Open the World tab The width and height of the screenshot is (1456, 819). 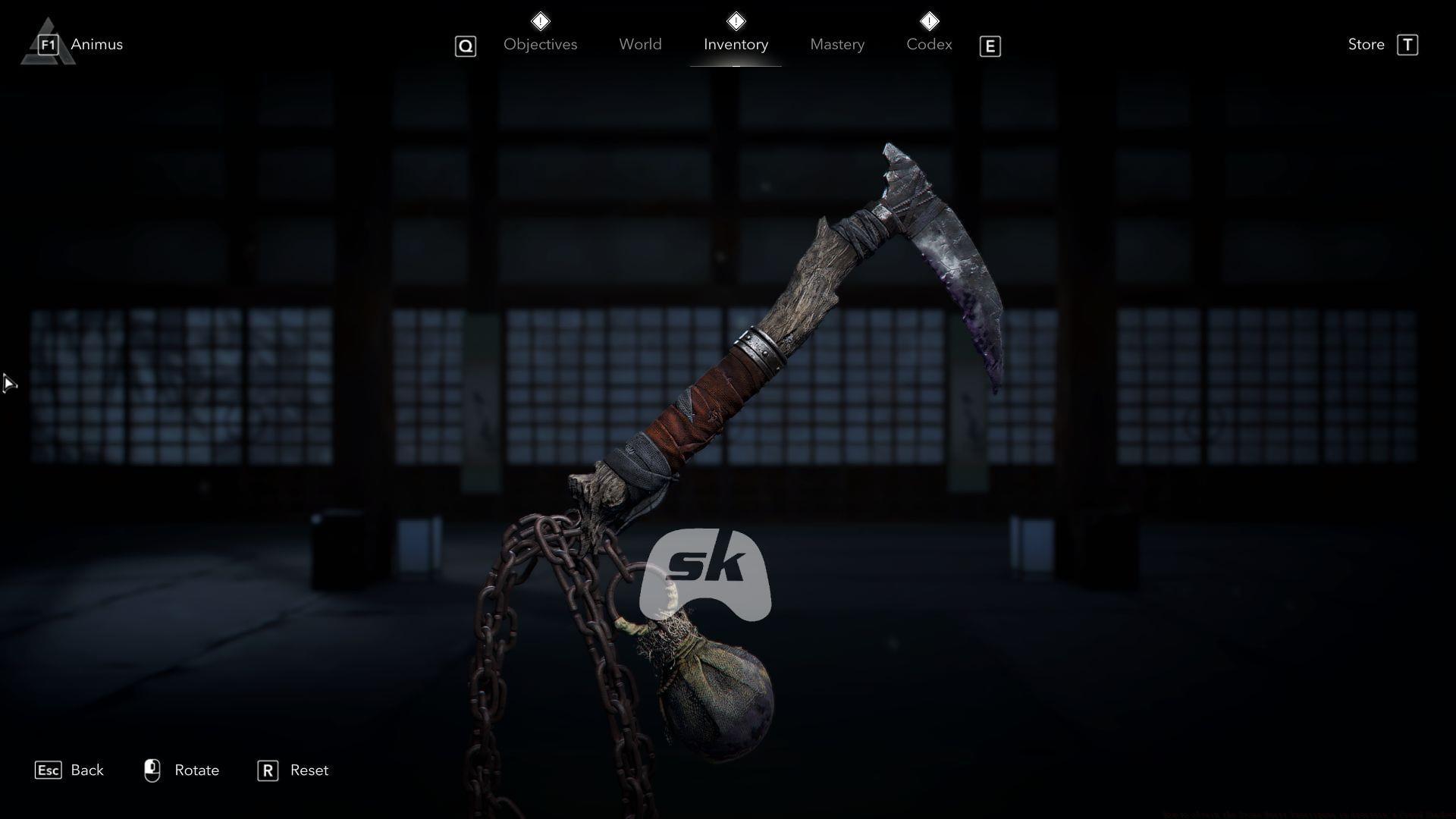click(640, 44)
